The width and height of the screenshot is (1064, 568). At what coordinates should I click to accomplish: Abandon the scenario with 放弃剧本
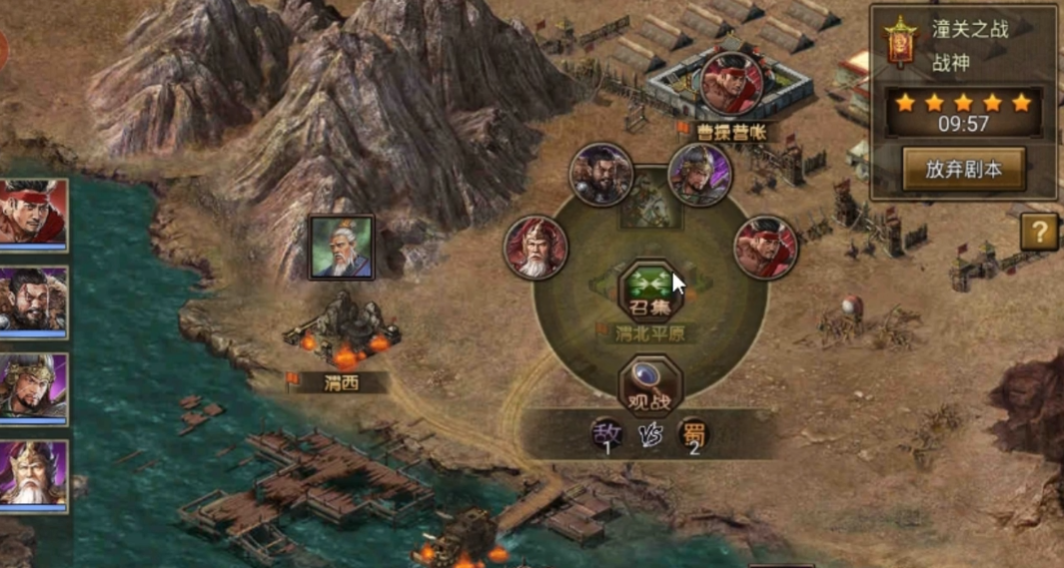click(x=963, y=169)
